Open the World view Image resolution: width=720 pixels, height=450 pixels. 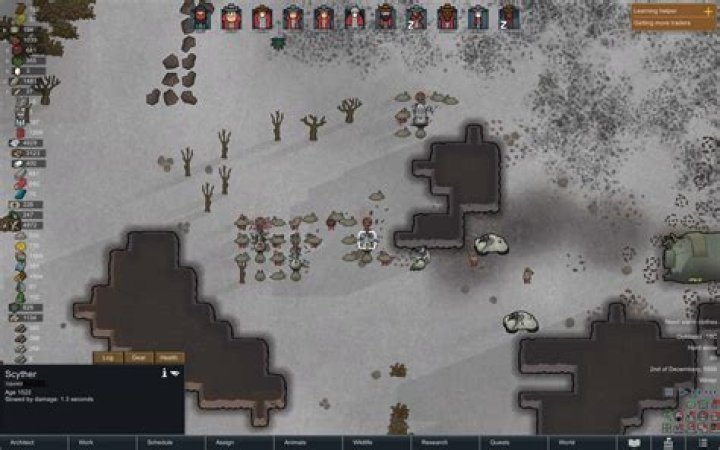click(567, 441)
